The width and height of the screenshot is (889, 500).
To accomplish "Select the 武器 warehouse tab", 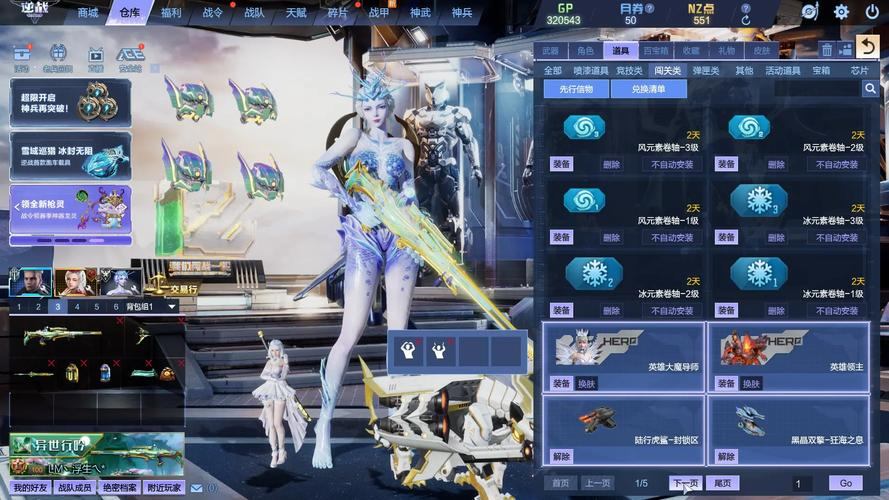I will (x=550, y=50).
